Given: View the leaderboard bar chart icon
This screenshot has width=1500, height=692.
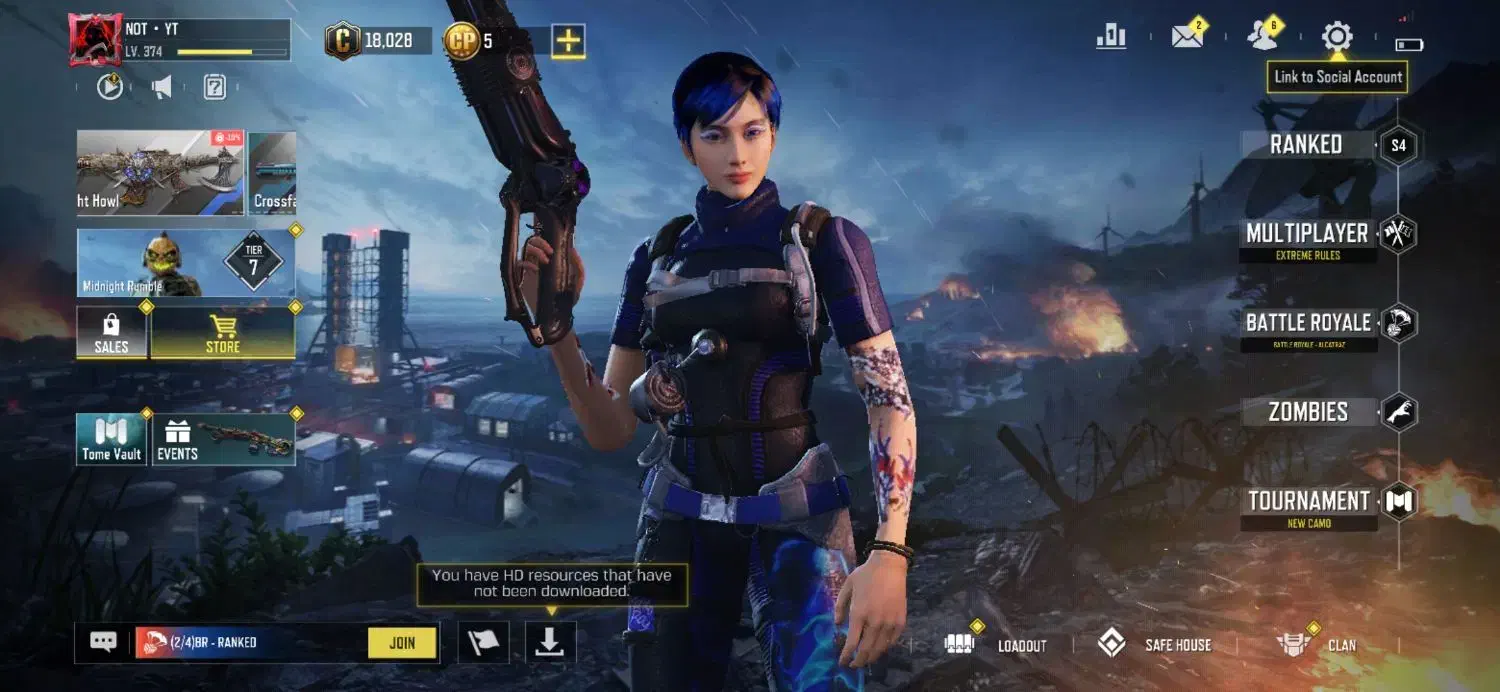Looking at the screenshot, I should (x=1111, y=37).
